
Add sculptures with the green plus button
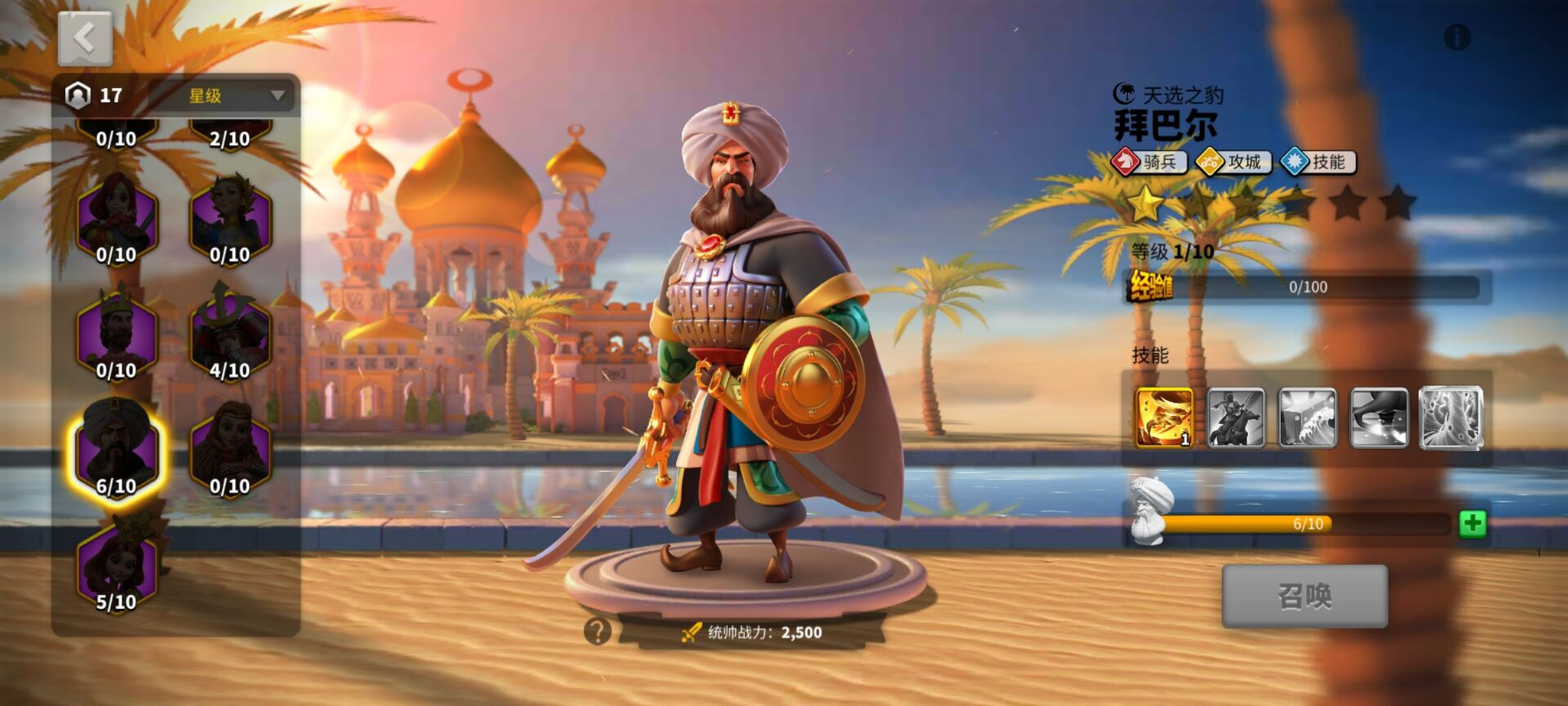1472,524
